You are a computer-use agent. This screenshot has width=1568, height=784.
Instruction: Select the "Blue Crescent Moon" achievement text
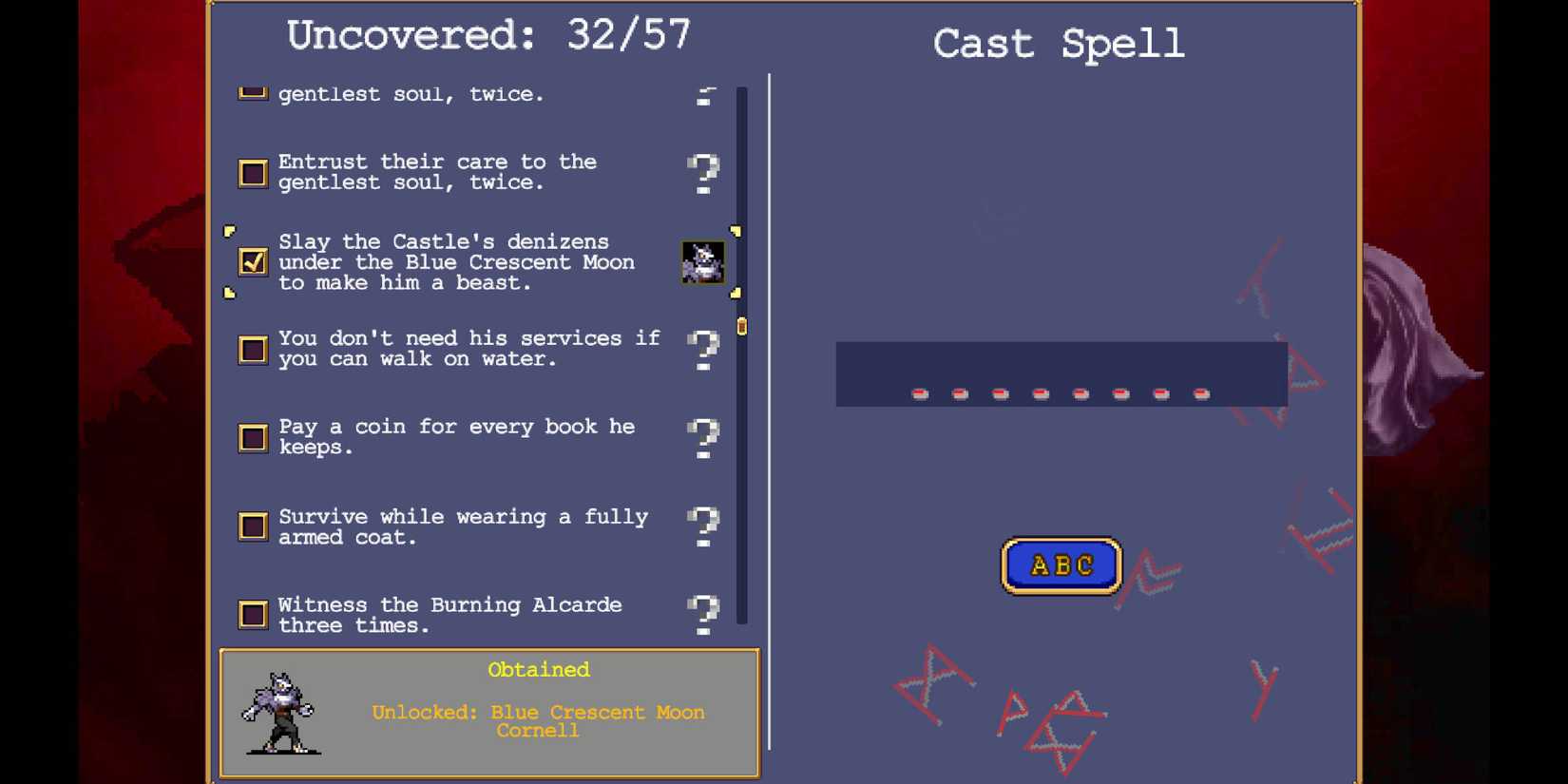pyautogui.click(x=456, y=262)
